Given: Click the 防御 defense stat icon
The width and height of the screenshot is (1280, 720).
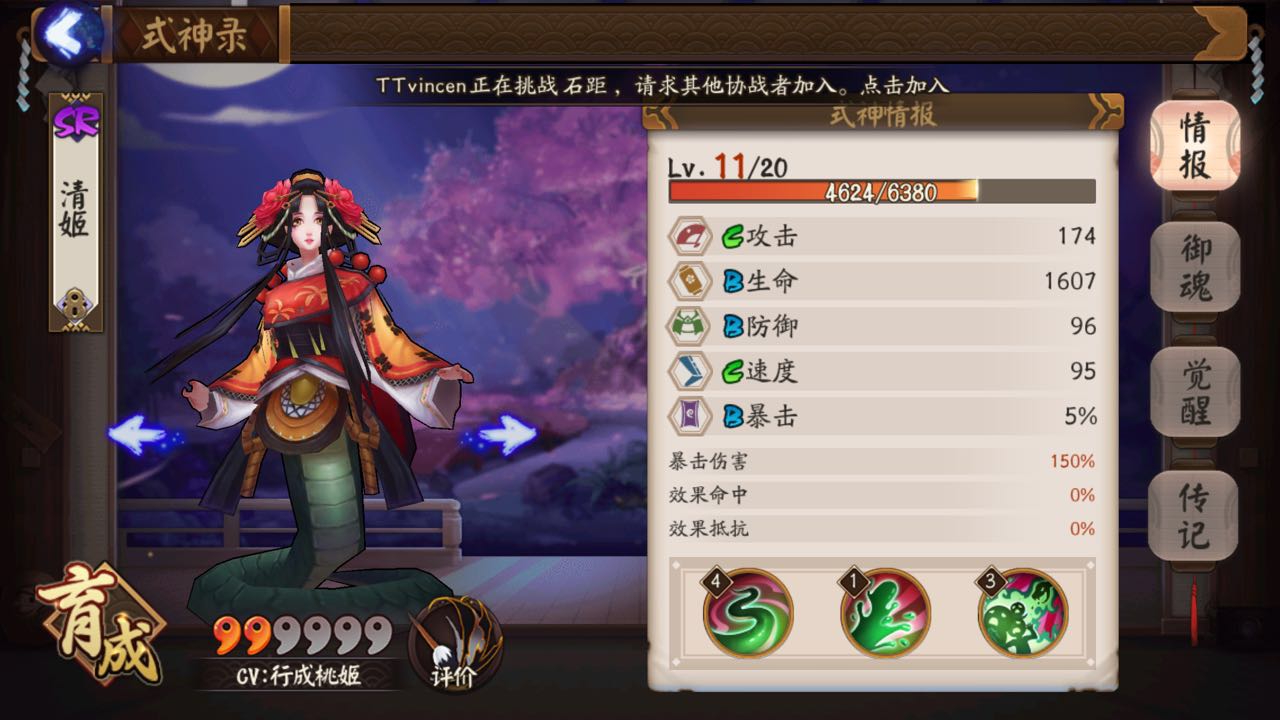Looking at the screenshot, I should click(689, 326).
